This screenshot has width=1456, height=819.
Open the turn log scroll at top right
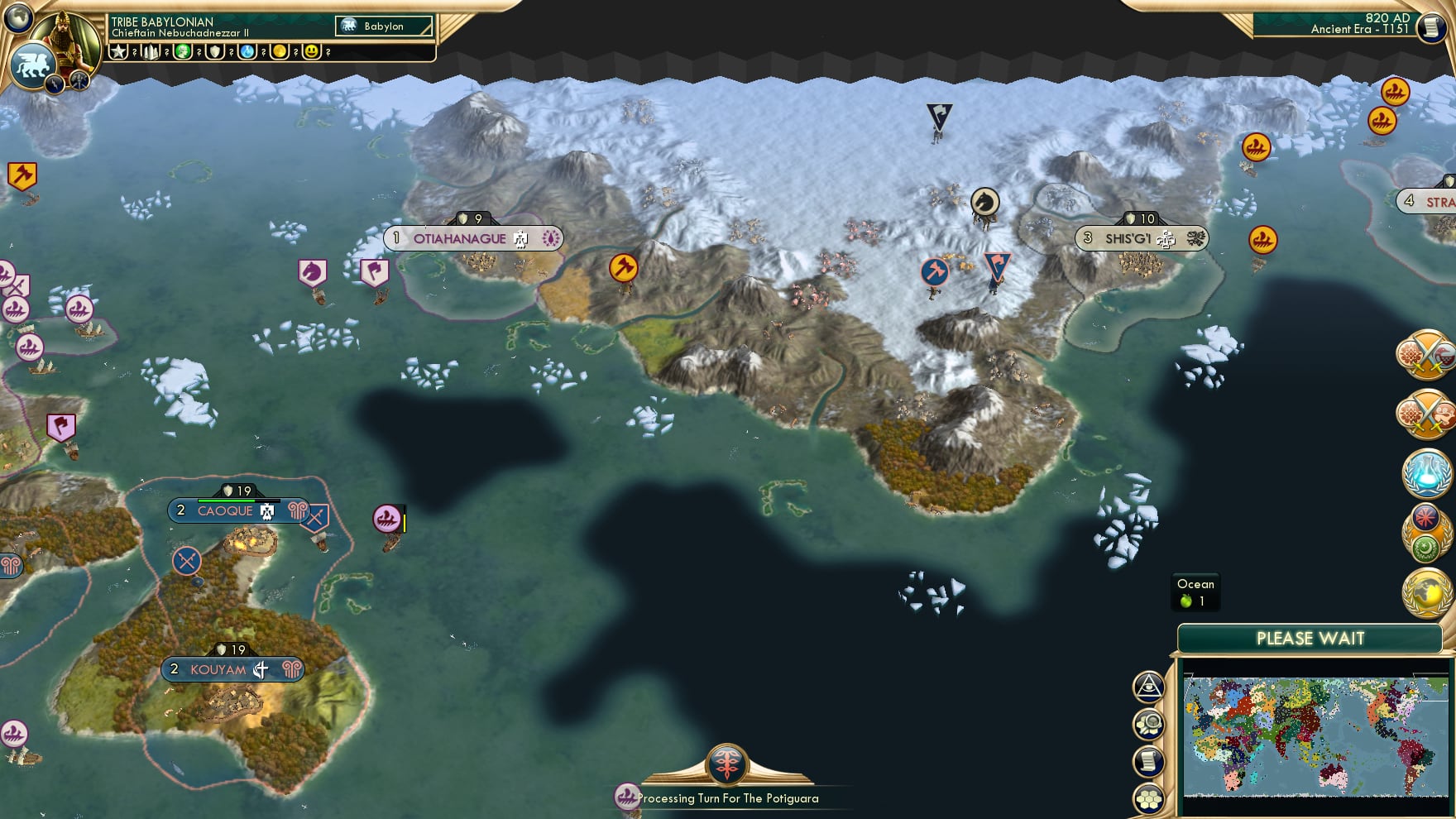click(x=1433, y=29)
